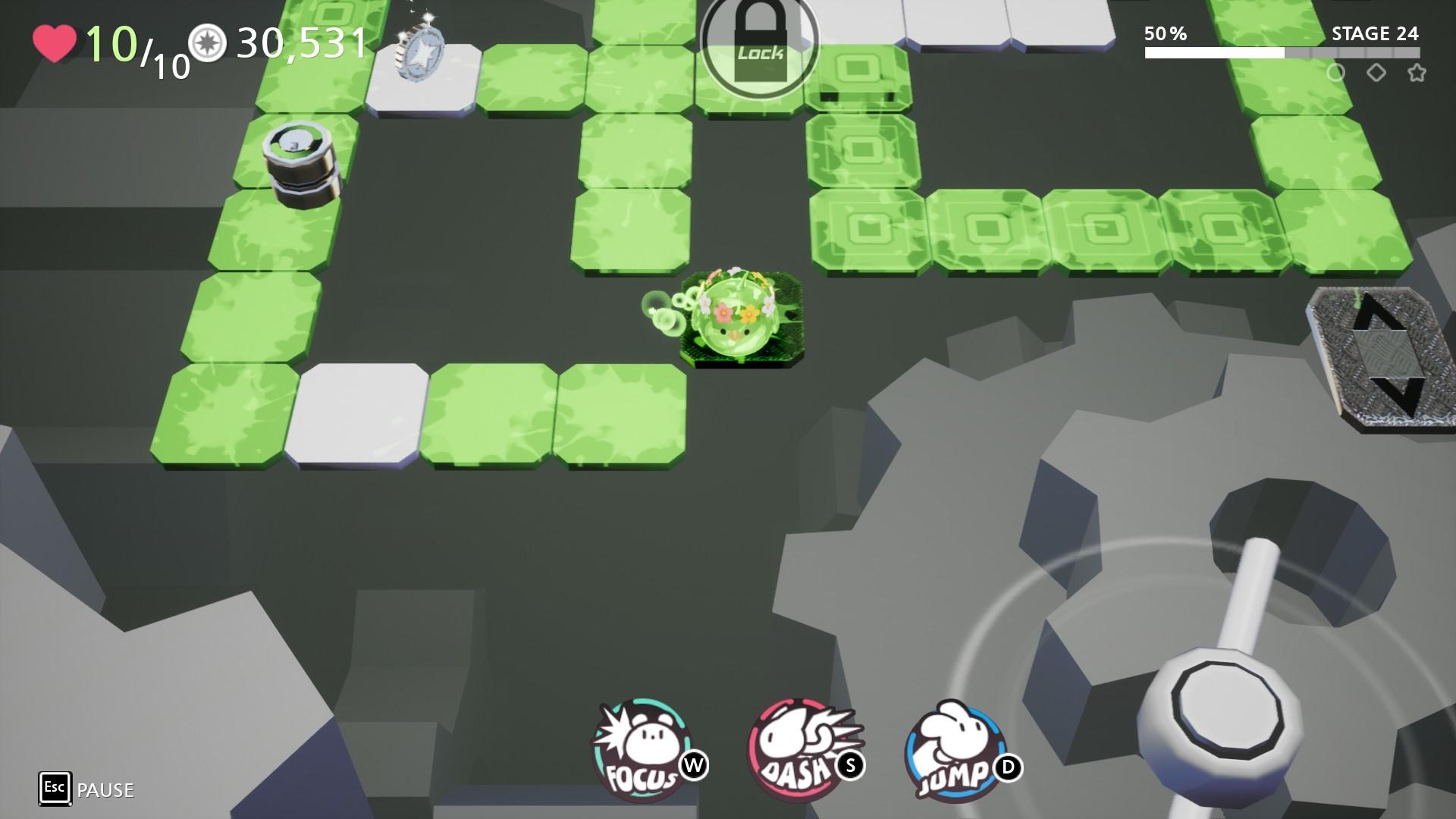
Task: Toggle the star achievement marker
Action: pos(1417,74)
